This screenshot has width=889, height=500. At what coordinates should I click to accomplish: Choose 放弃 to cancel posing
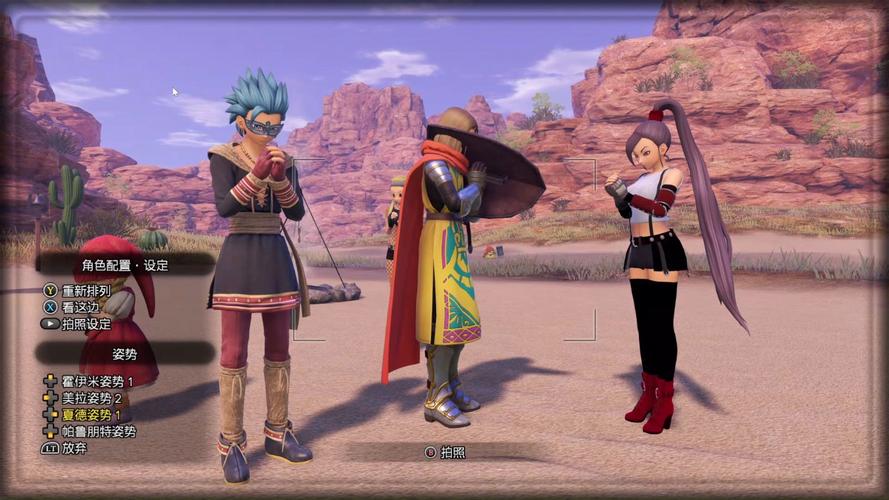click(x=73, y=448)
